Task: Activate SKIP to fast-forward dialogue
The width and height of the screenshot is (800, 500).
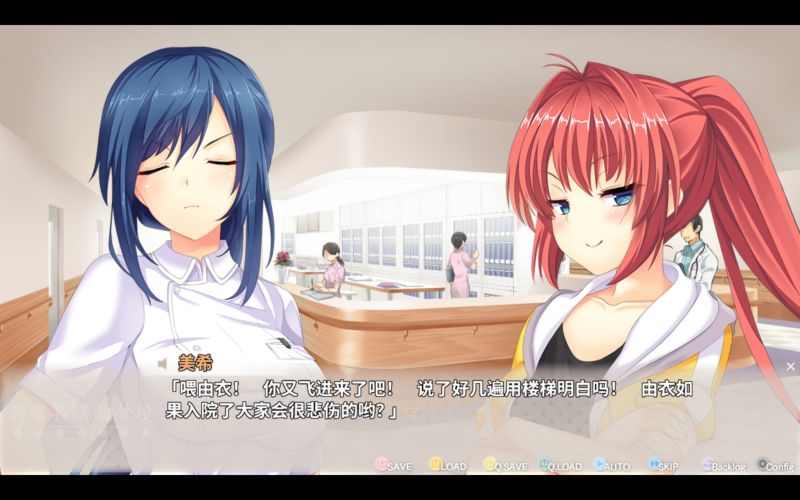Action: (664, 465)
